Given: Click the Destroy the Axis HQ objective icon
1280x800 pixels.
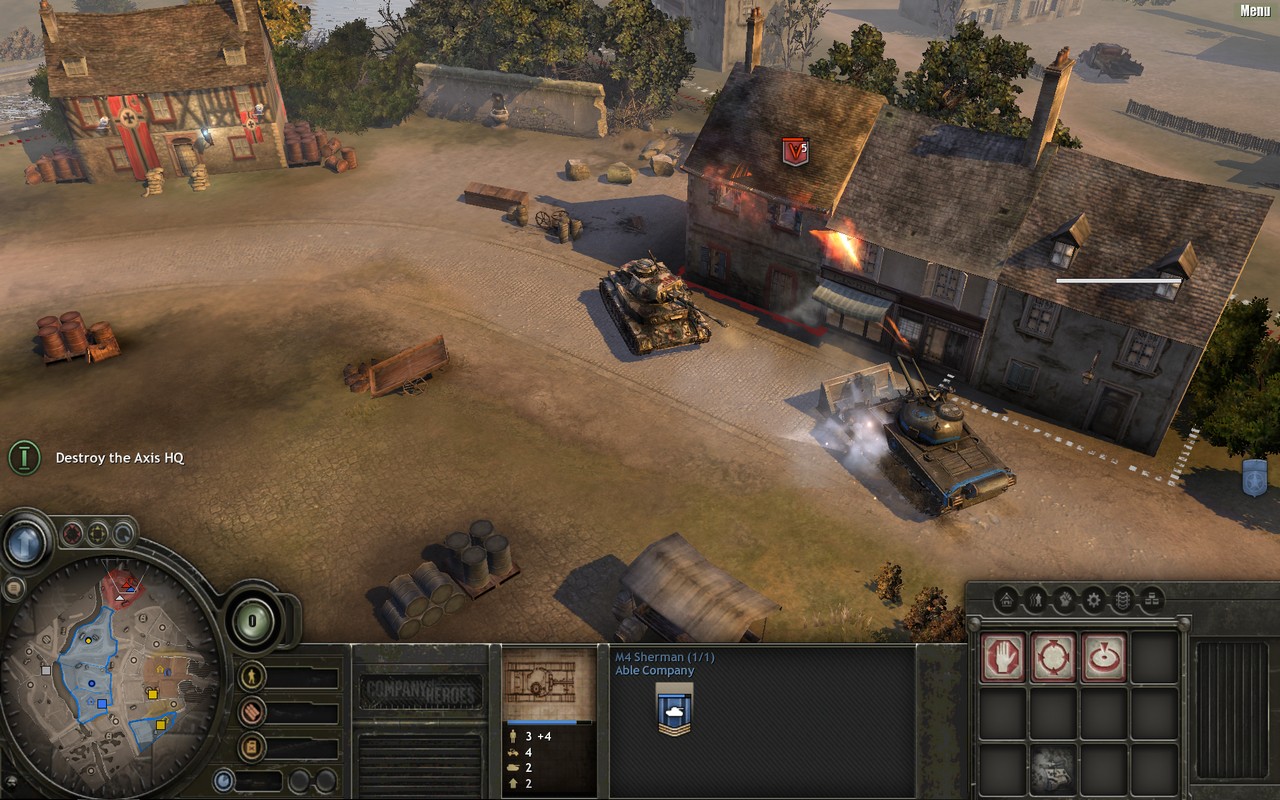Looking at the screenshot, I should (x=24, y=457).
